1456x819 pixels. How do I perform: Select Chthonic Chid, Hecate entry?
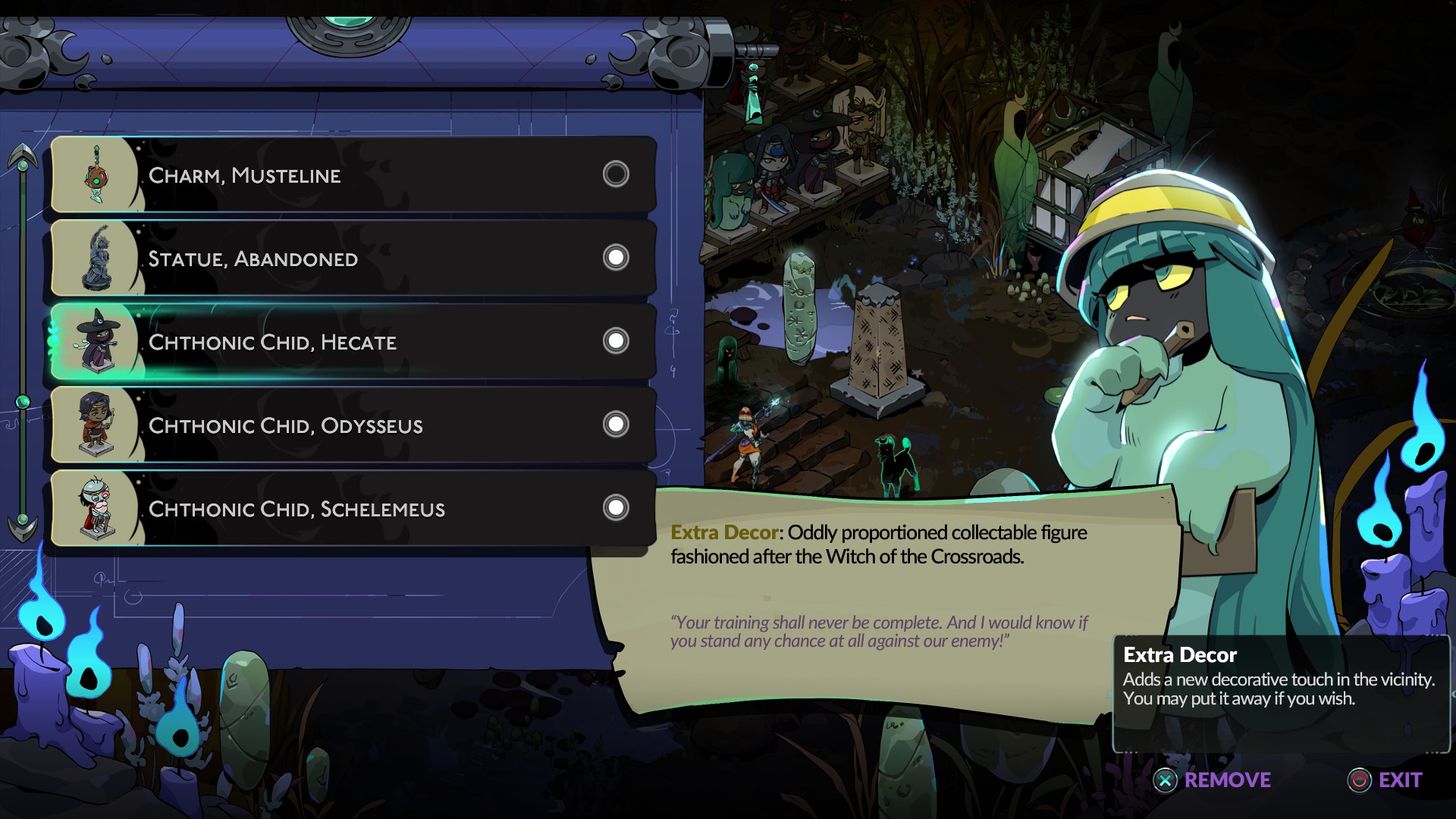353,342
